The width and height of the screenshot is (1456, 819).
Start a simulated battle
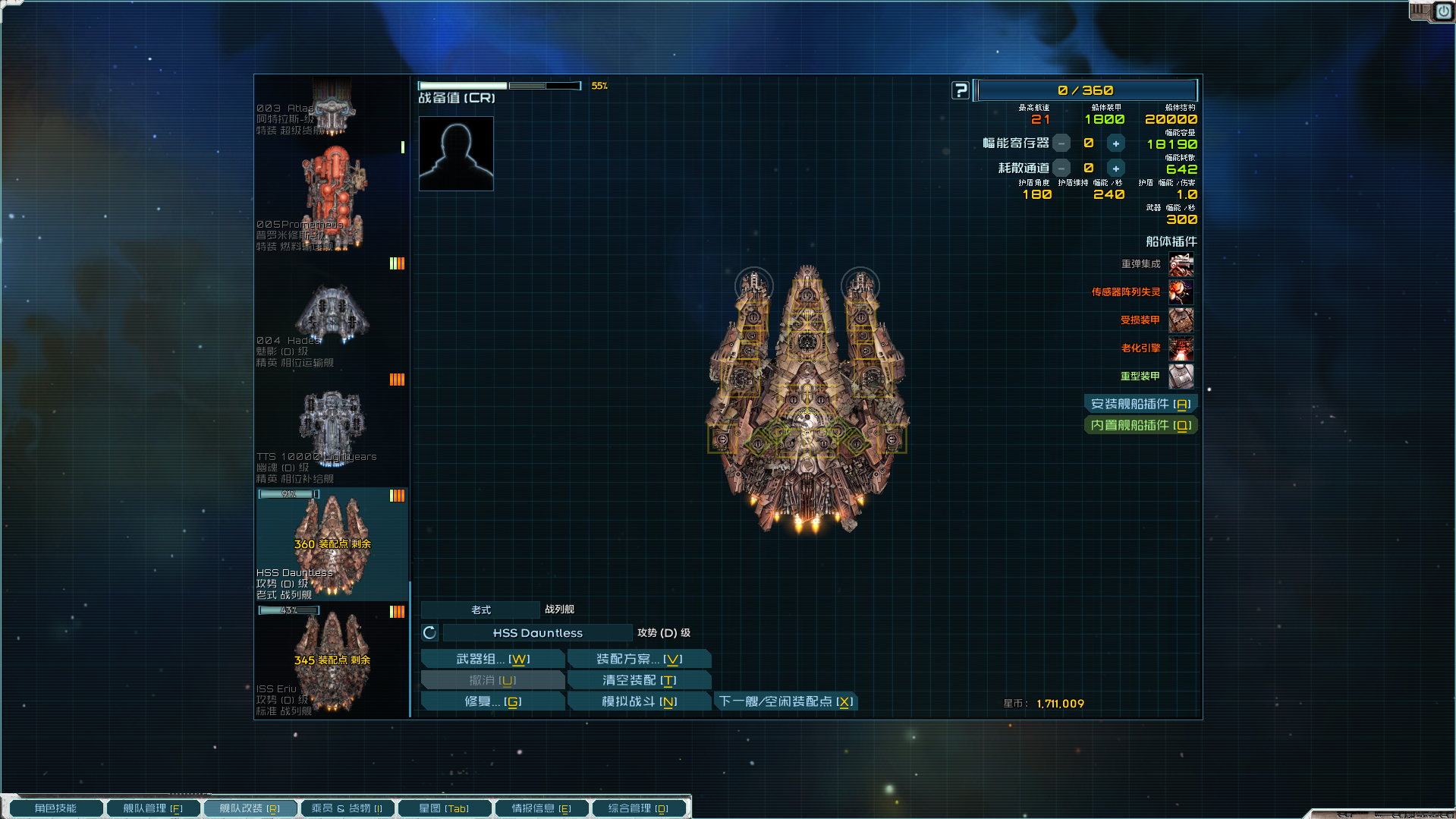639,701
